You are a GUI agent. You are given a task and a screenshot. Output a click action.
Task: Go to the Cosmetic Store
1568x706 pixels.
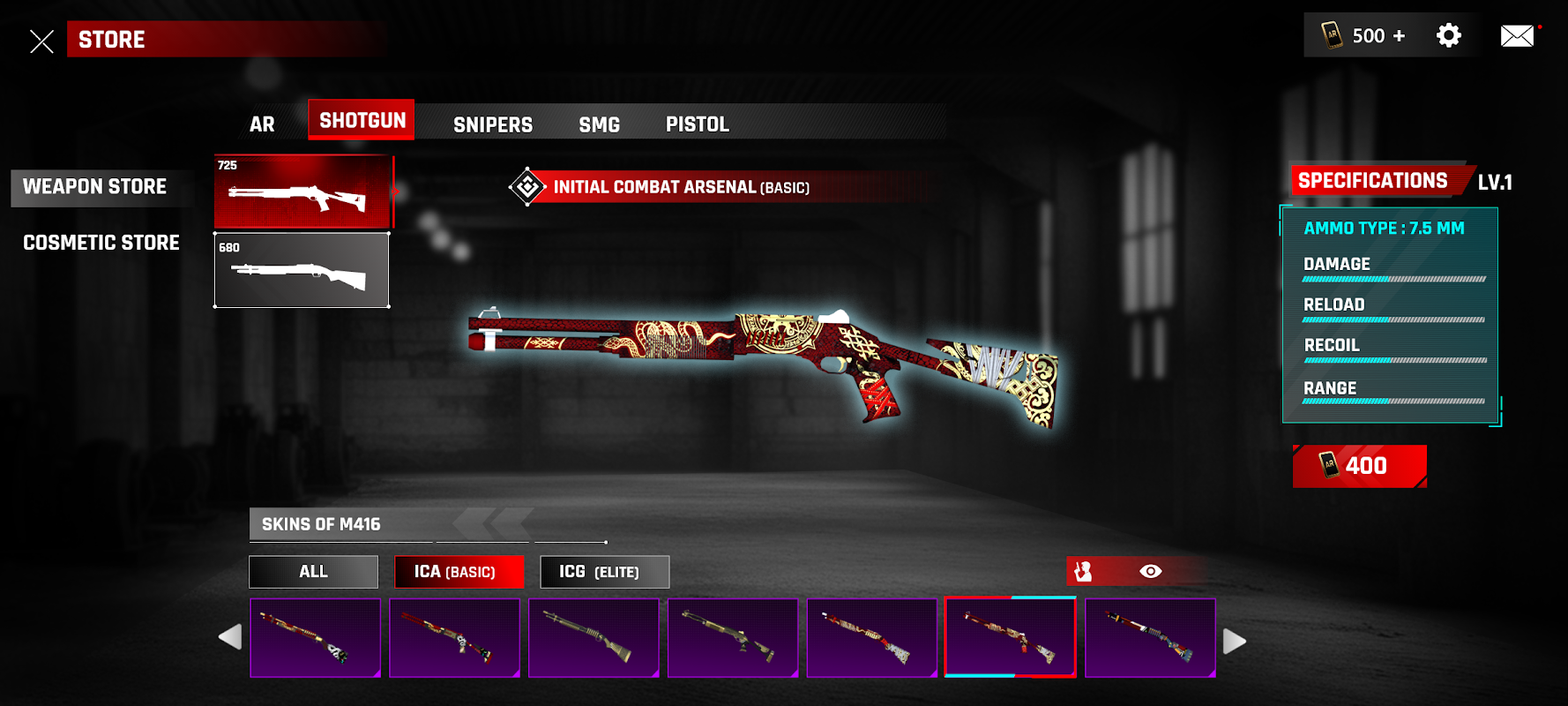pyautogui.click(x=101, y=243)
